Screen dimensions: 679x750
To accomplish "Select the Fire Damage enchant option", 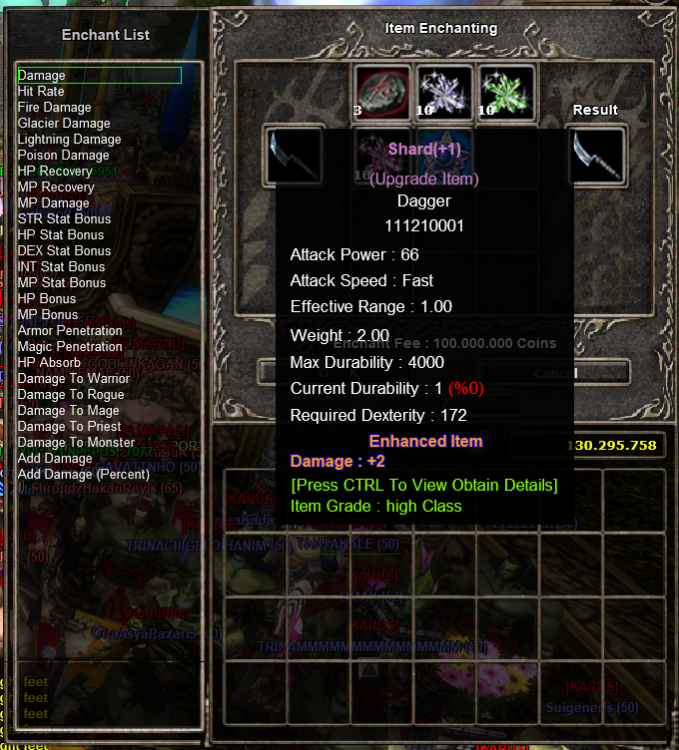I will [54, 107].
